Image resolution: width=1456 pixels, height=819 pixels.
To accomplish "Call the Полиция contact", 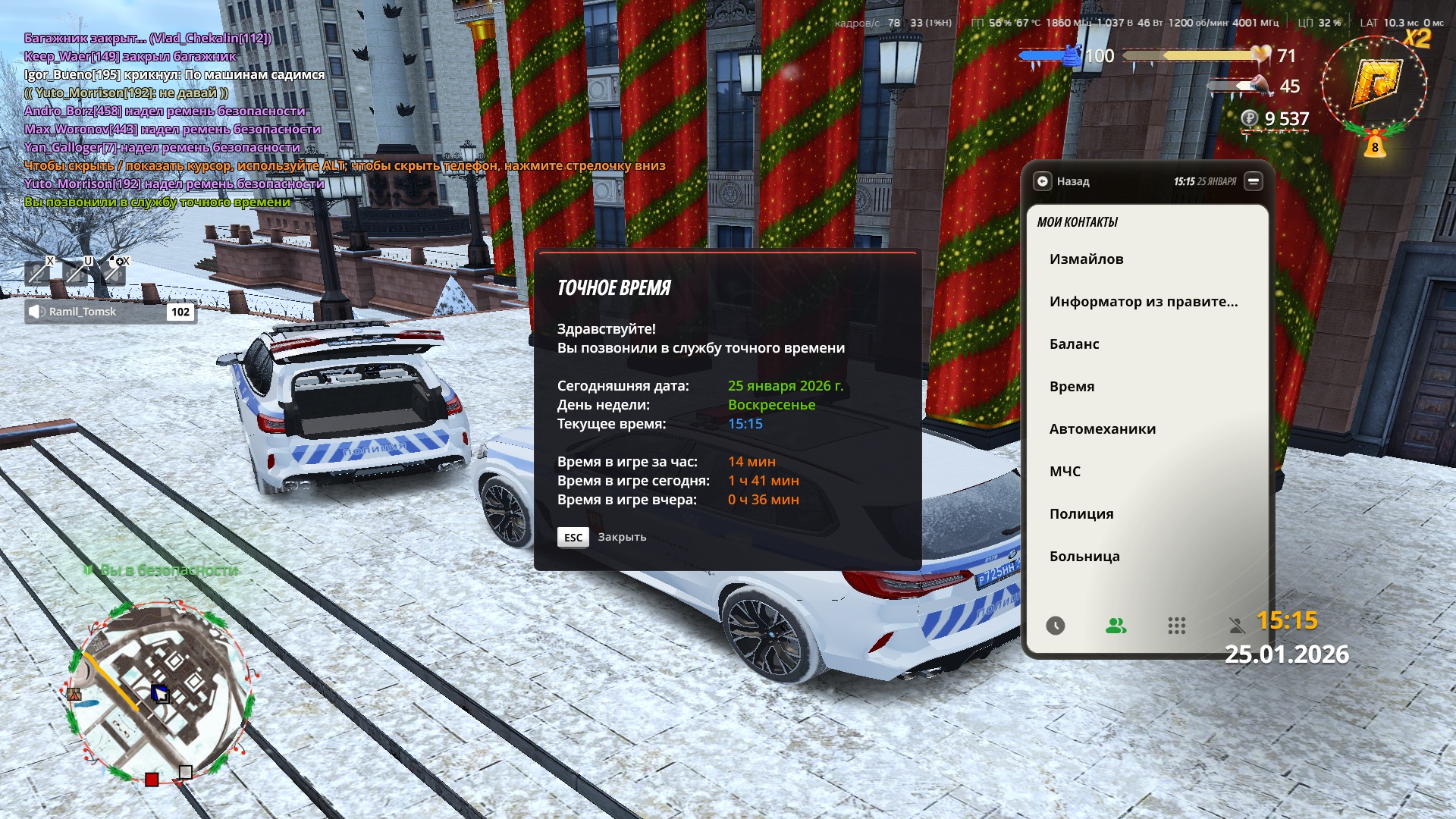I will tap(1081, 514).
